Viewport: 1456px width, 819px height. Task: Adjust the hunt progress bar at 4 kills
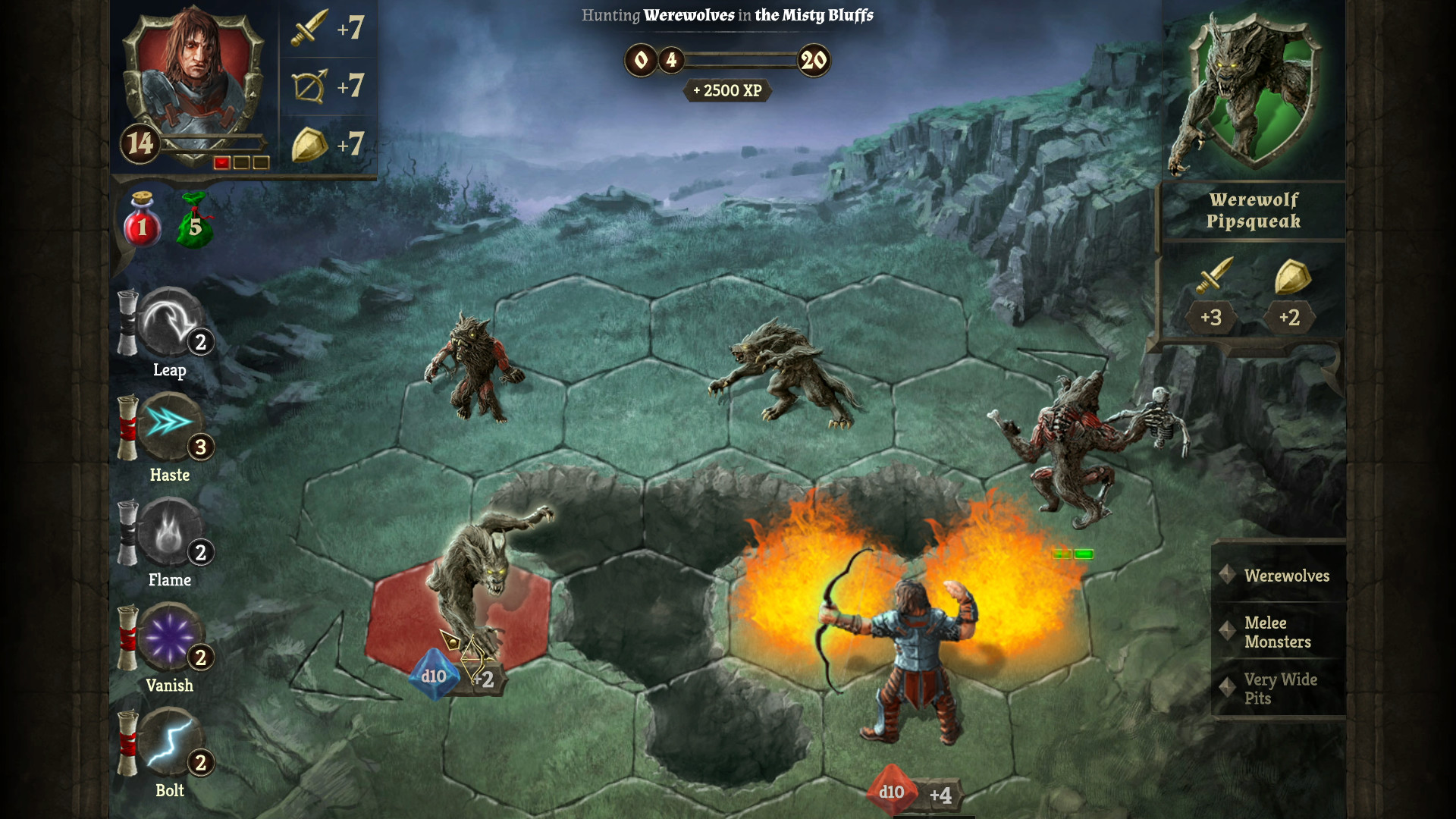point(672,61)
